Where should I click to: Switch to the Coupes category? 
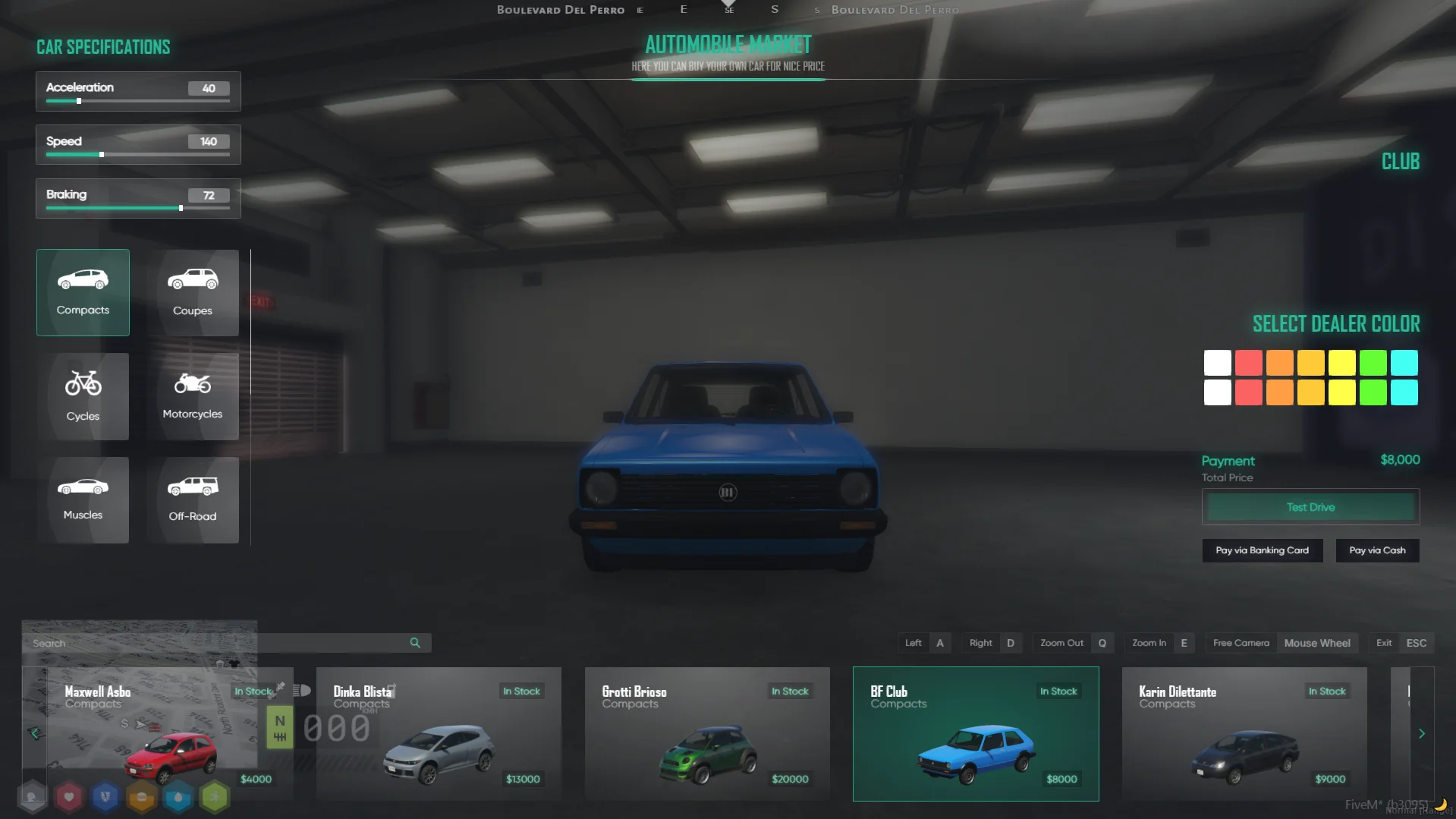193,292
